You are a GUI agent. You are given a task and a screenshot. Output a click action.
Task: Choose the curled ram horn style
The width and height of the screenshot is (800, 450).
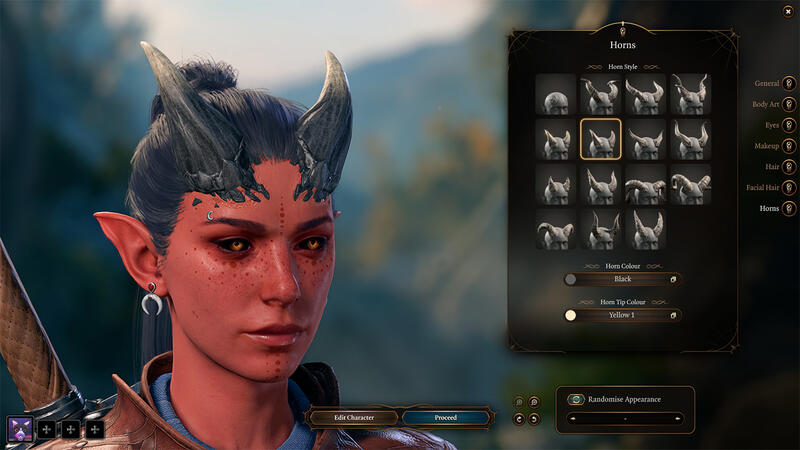pos(645,184)
